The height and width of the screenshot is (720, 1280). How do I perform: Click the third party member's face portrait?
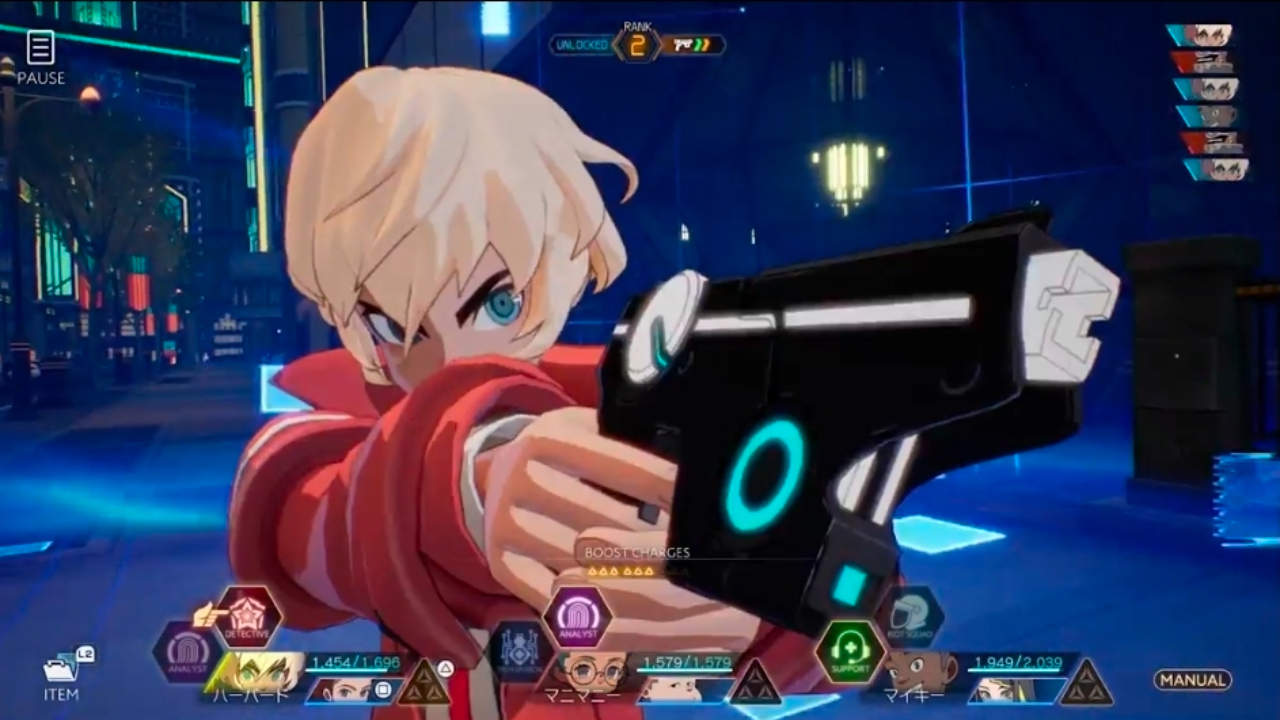coord(920,671)
